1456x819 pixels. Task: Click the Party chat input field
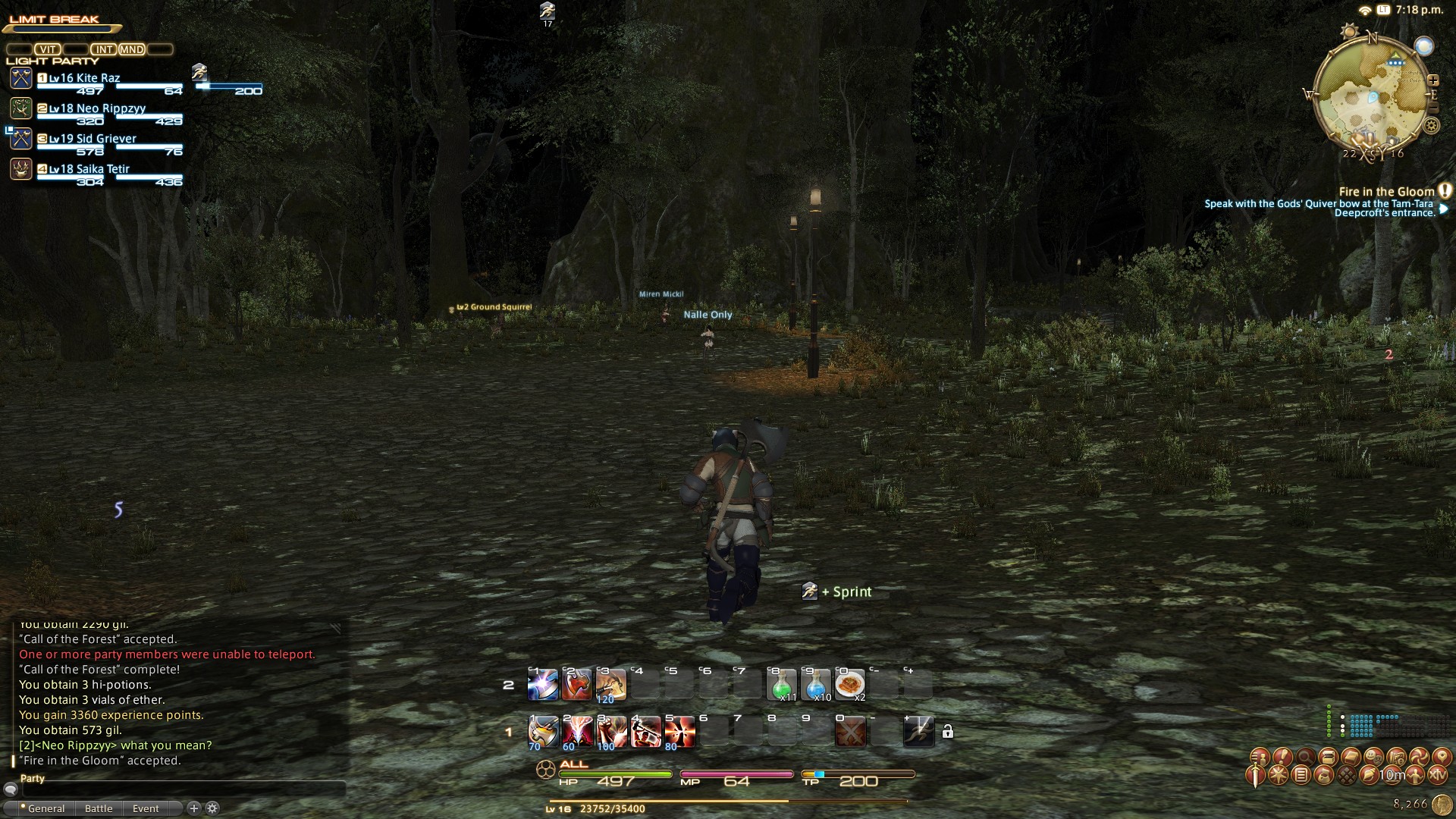click(182, 790)
